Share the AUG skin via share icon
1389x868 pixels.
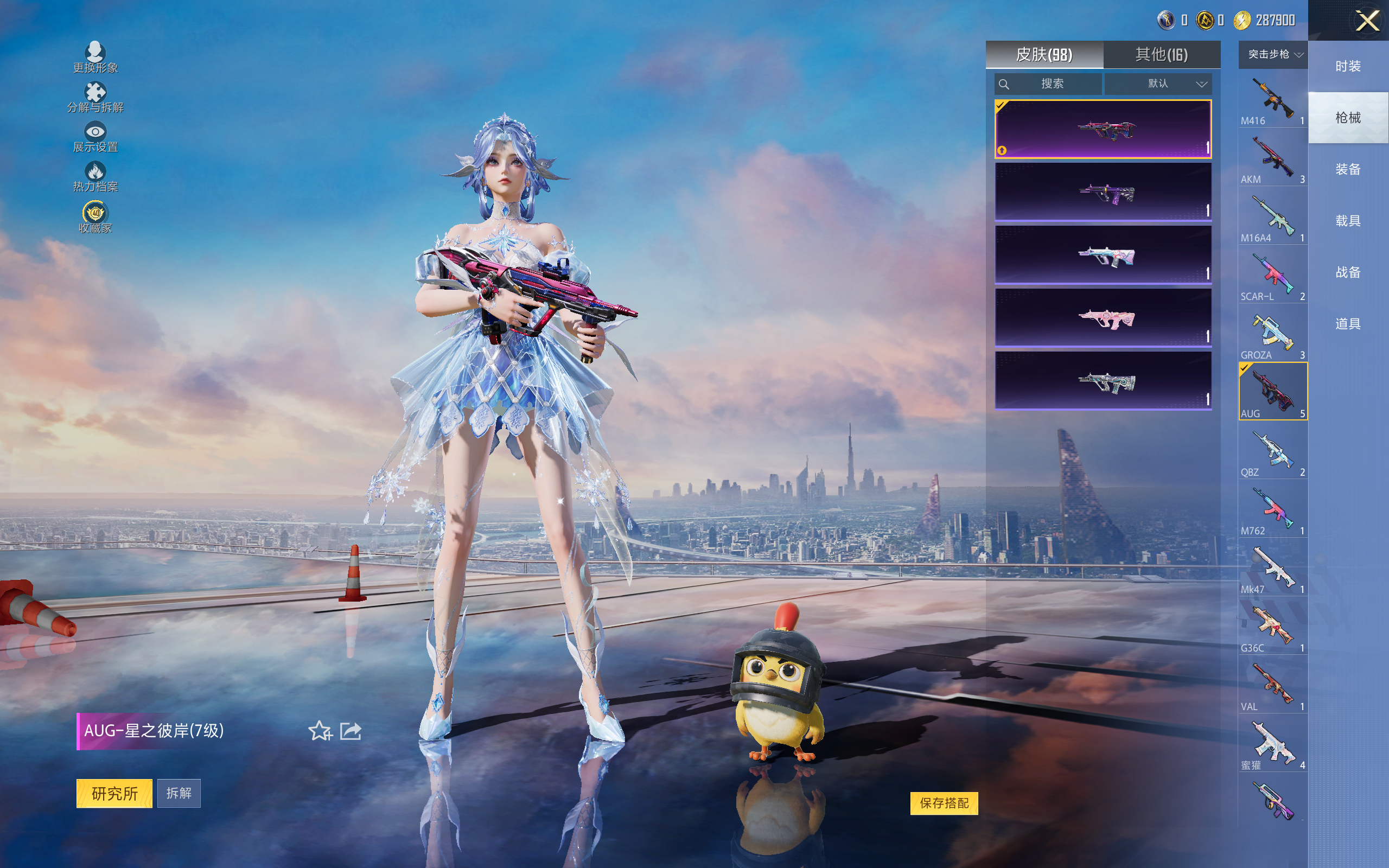point(351,731)
